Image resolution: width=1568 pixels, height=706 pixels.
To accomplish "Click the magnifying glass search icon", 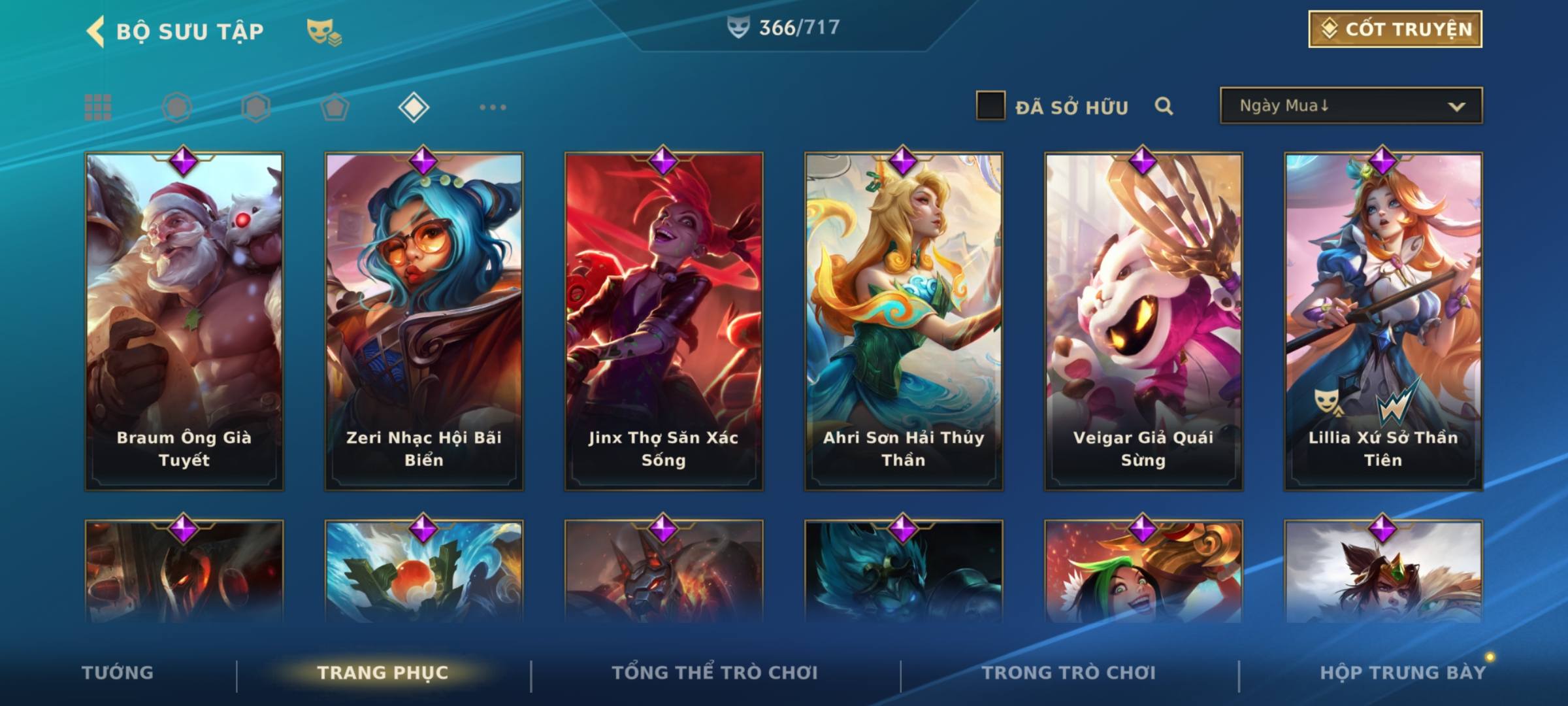I will tap(1164, 106).
